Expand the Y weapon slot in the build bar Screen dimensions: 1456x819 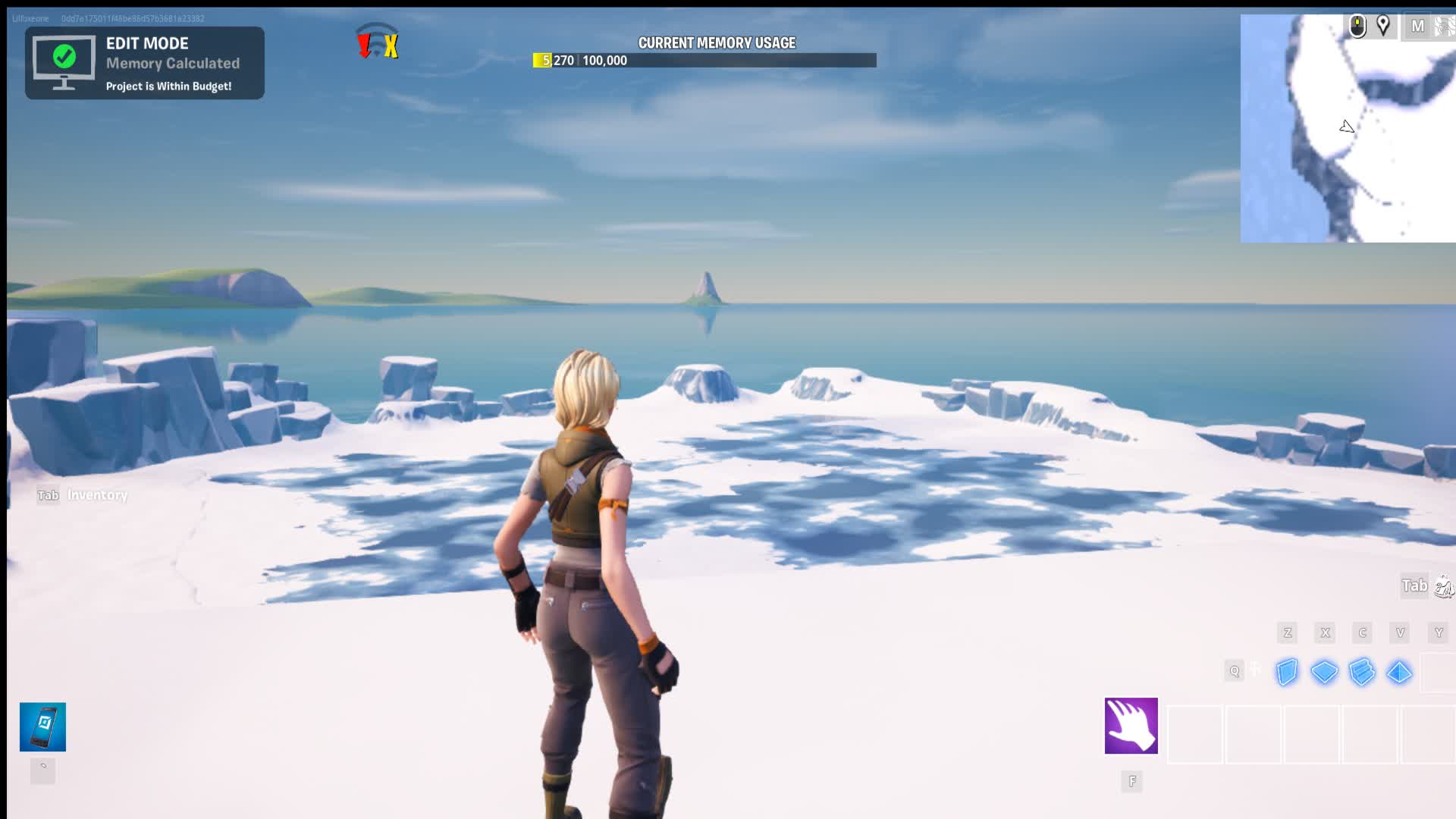[1436, 632]
